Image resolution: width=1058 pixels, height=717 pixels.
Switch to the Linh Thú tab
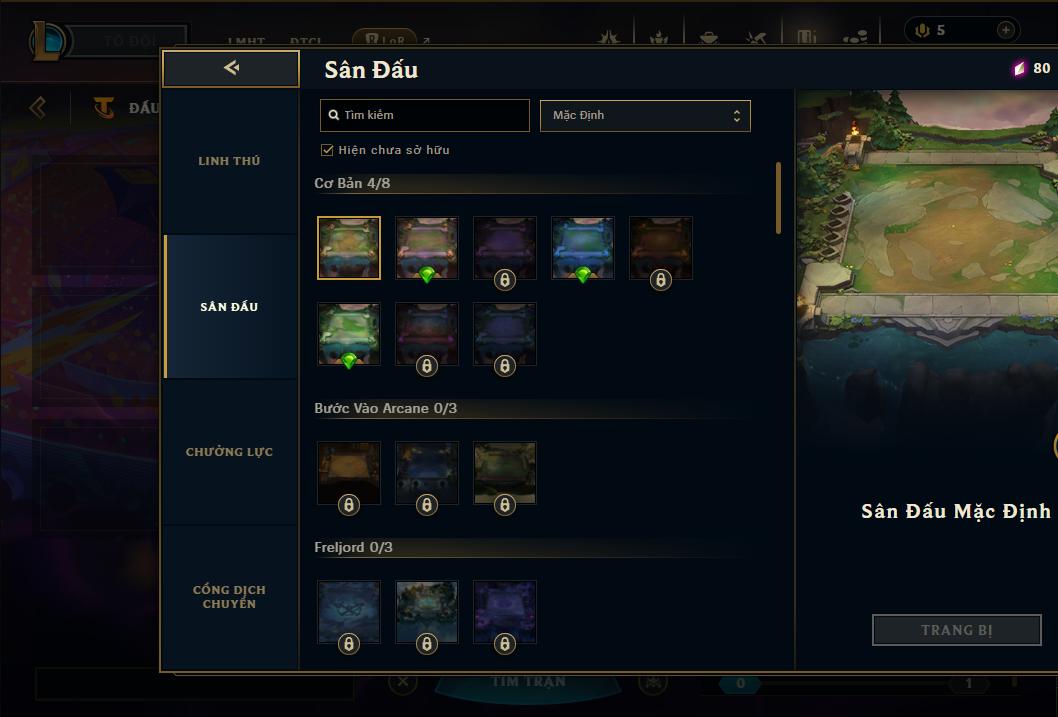[229, 161]
